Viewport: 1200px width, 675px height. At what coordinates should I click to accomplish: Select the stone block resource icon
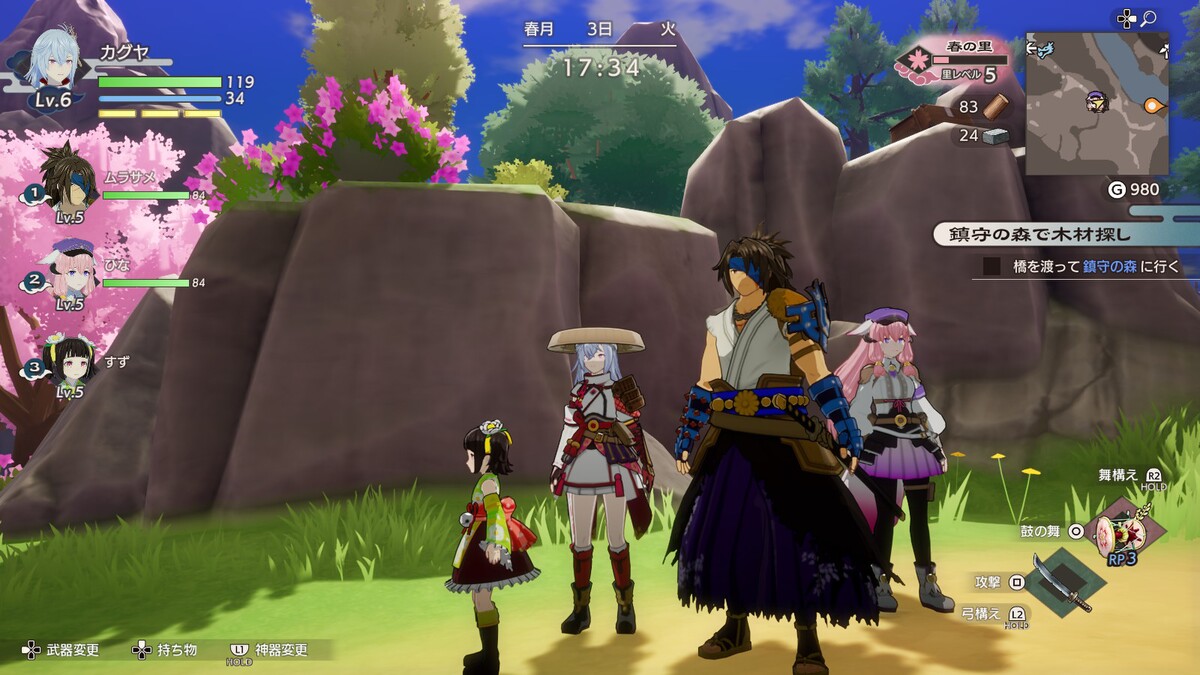[995, 136]
